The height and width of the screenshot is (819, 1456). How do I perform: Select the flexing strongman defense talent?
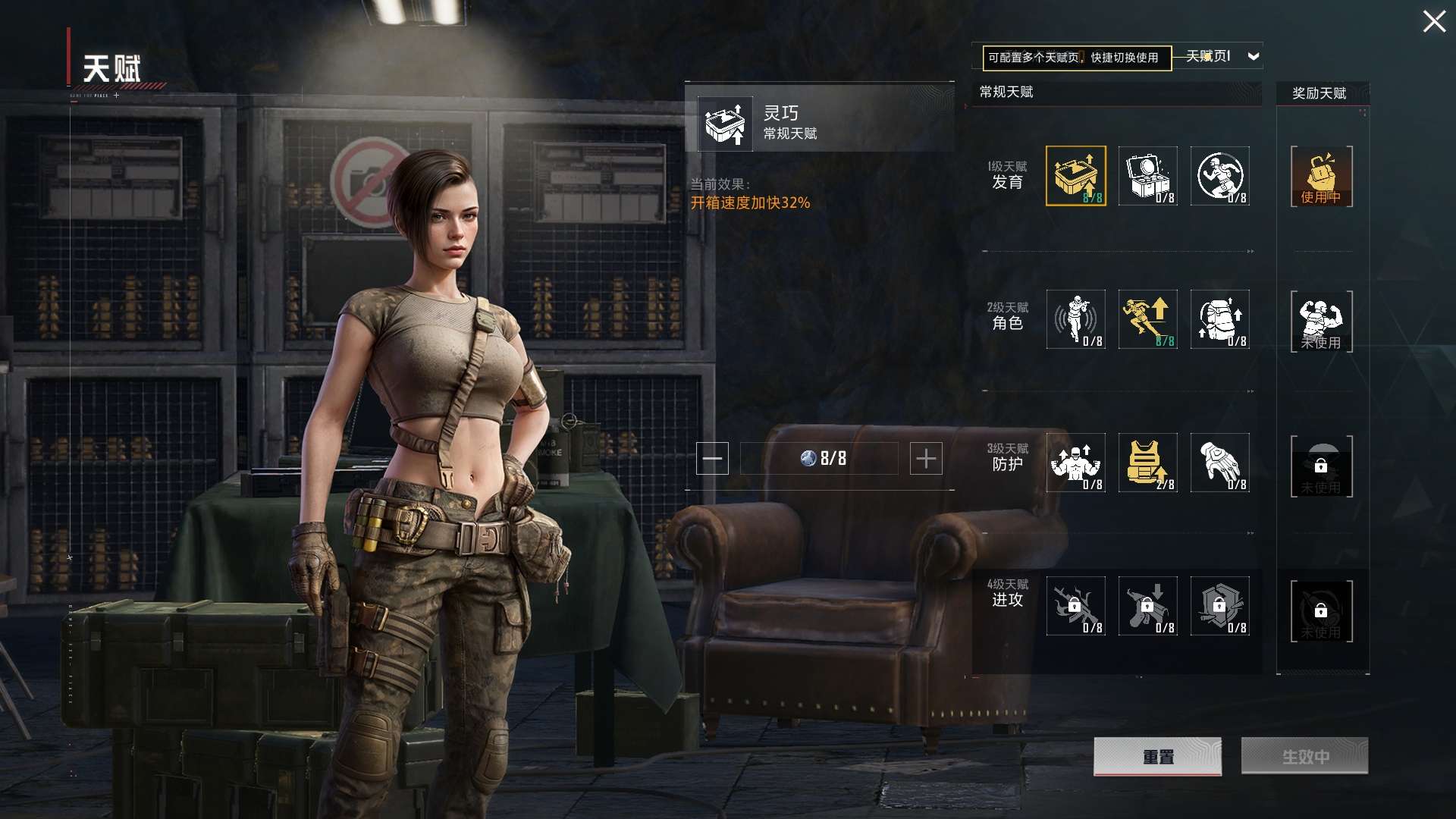(x=1075, y=463)
